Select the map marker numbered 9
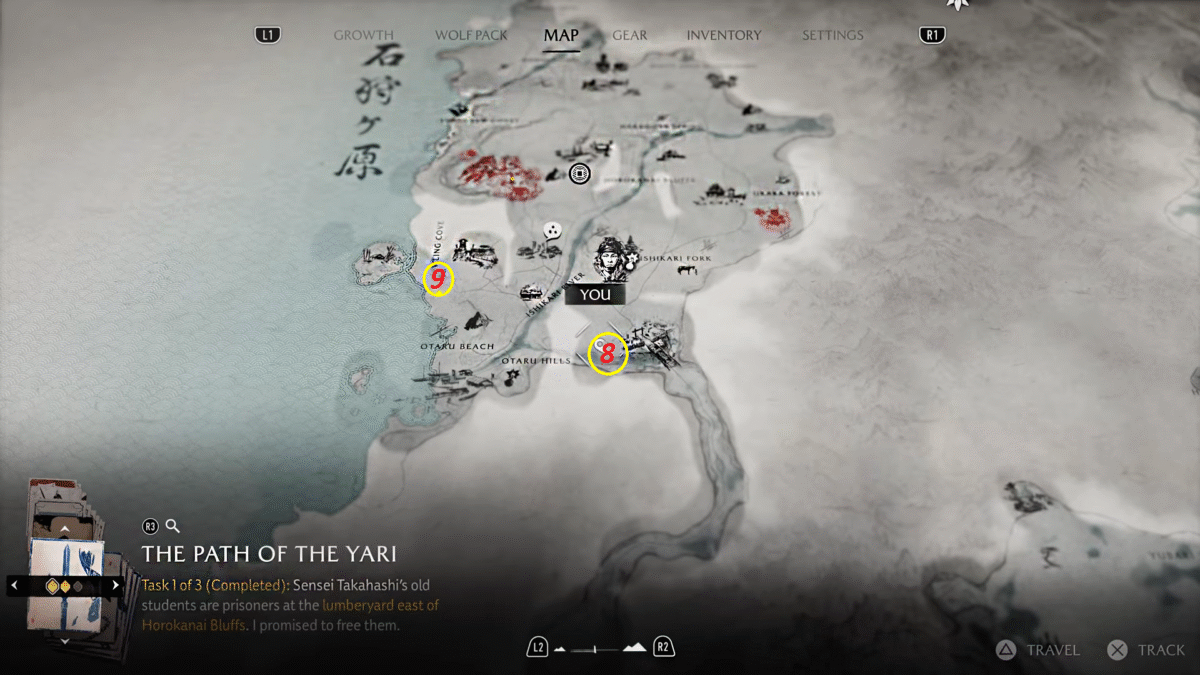This screenshot has width=1200, height=675. 438,280
